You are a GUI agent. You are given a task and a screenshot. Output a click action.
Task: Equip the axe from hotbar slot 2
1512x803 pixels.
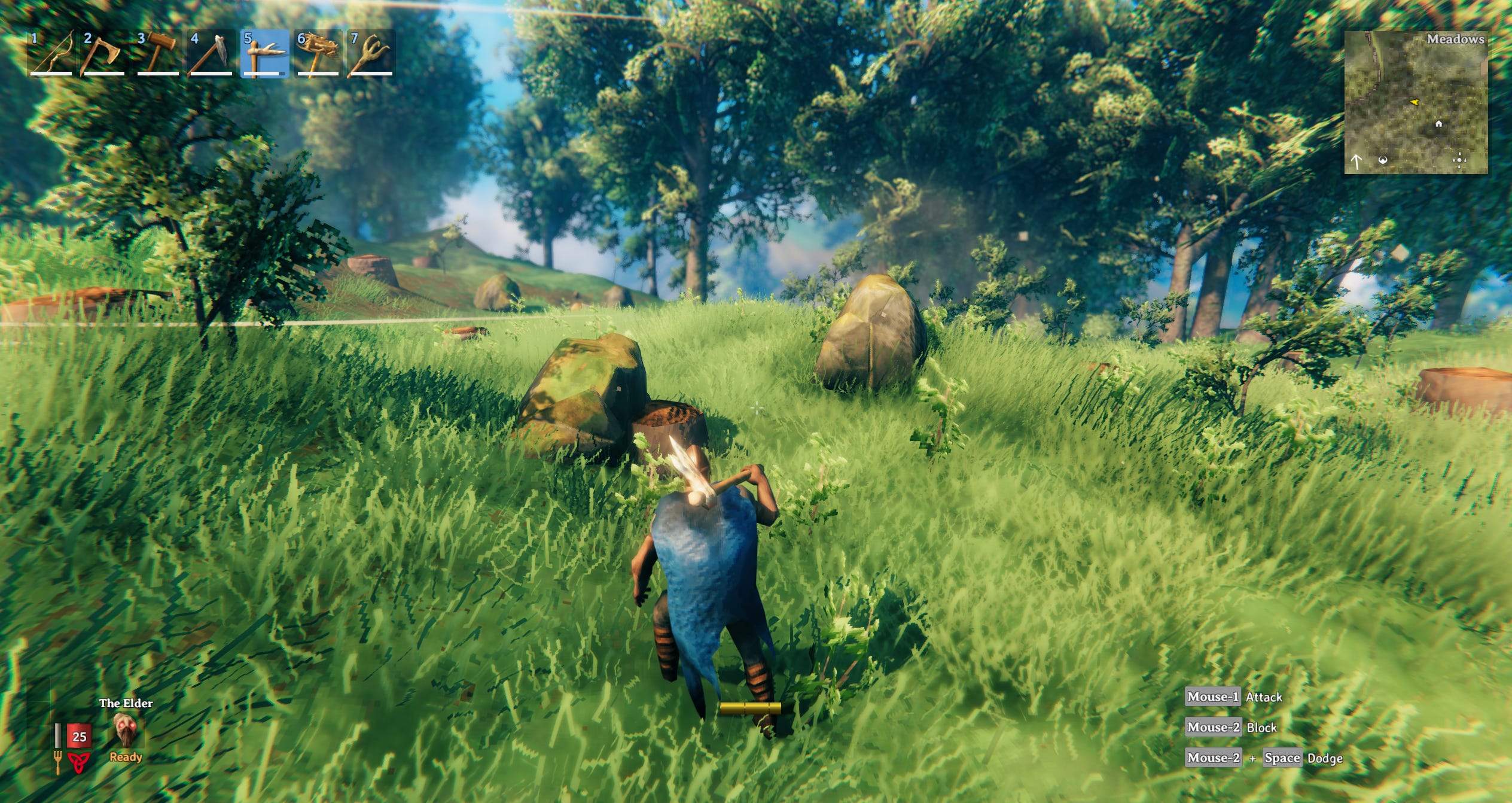[105, 54]
